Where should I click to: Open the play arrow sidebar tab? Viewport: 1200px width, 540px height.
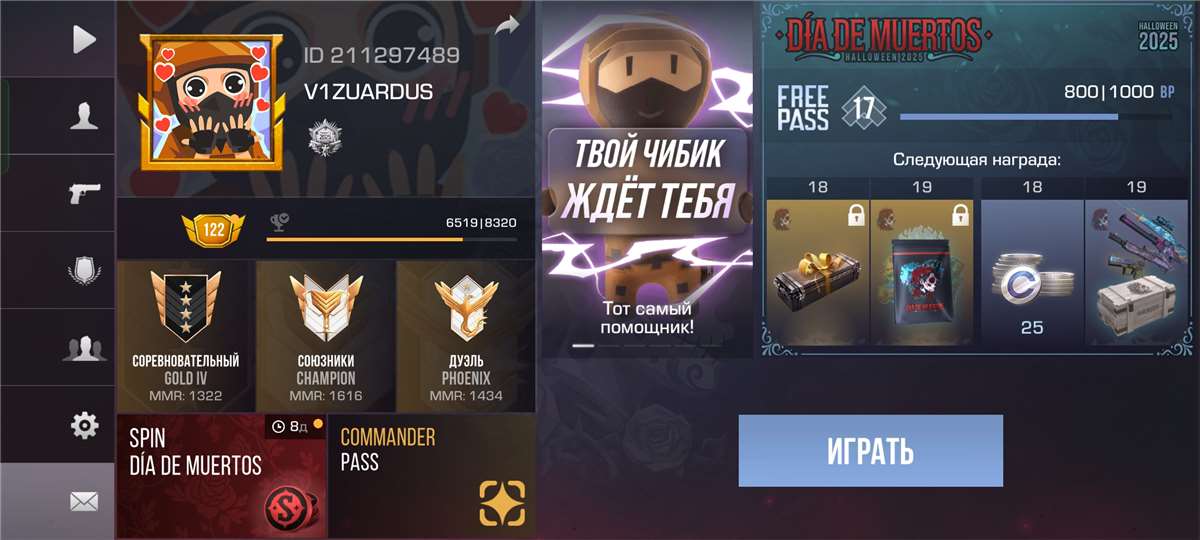tap(84, 39)
